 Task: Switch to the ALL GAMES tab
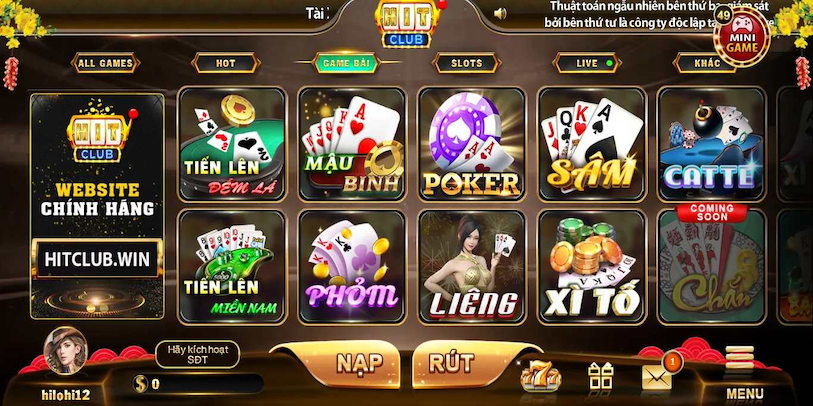(105, 63)
